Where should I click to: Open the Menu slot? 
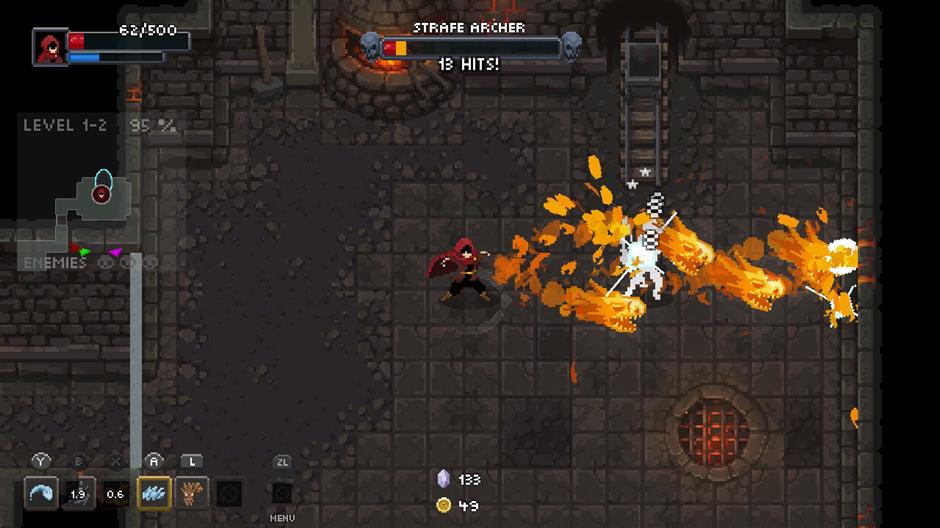282,494
